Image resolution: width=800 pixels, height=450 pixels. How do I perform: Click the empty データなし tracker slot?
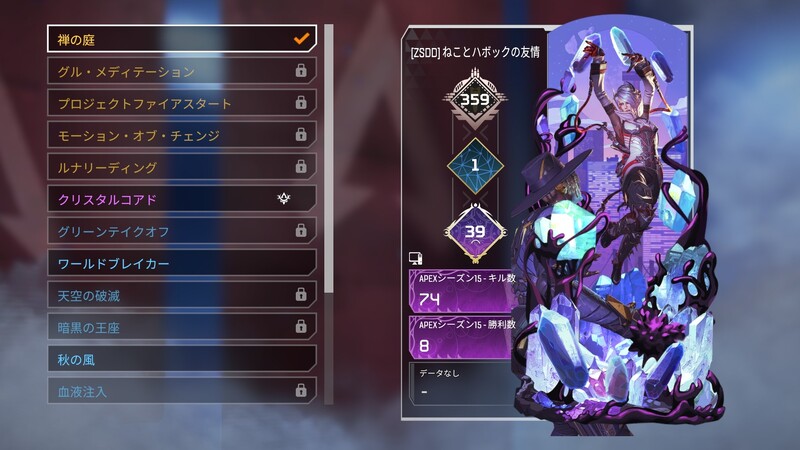[462, 383]
